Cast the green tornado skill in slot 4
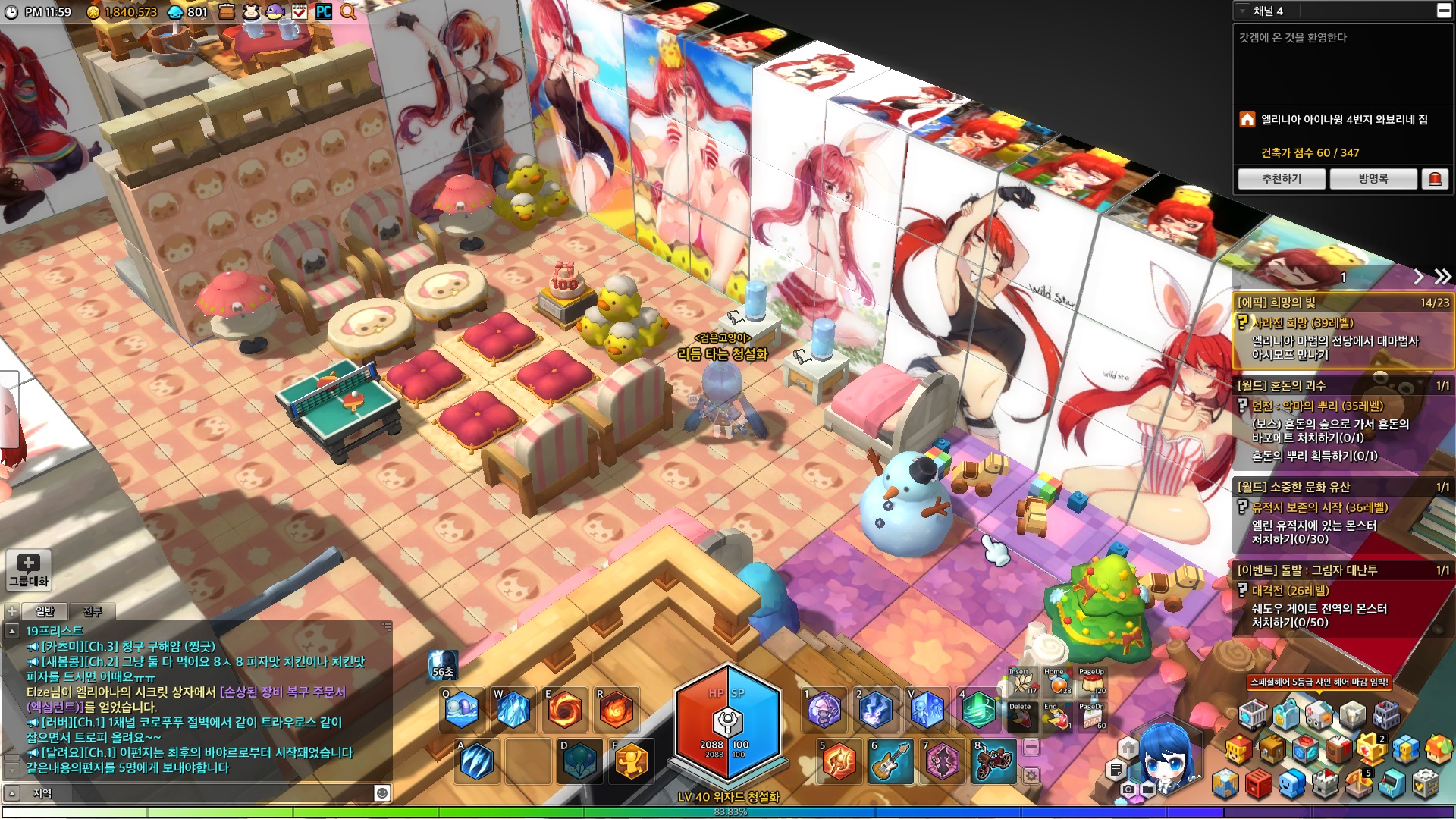 point(978,711)
